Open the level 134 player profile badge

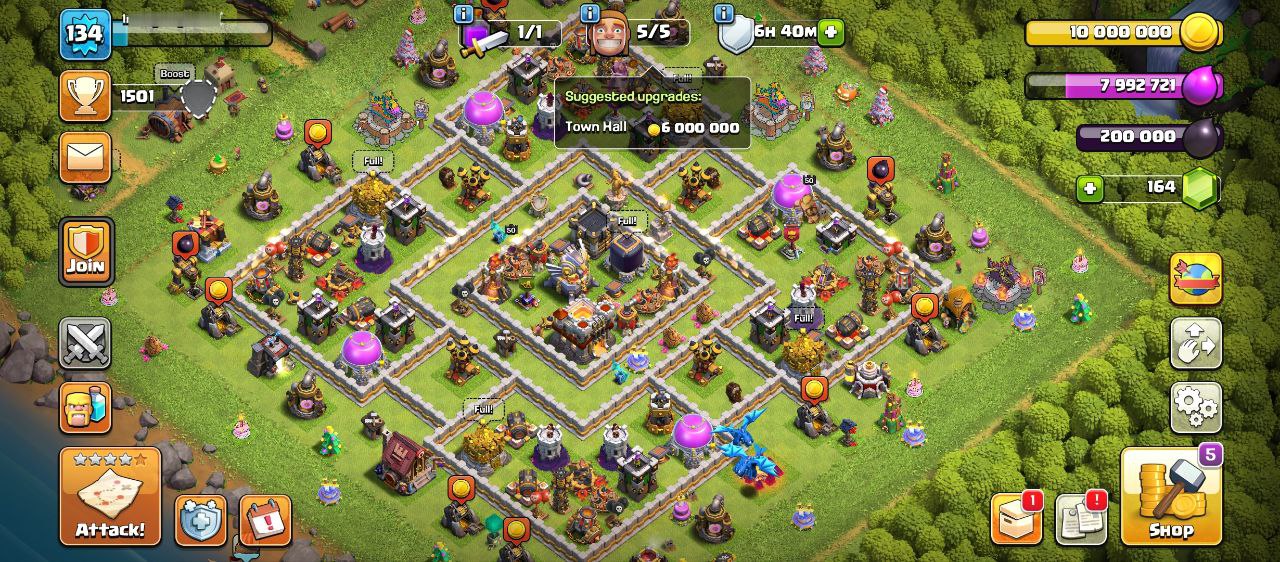85,35
